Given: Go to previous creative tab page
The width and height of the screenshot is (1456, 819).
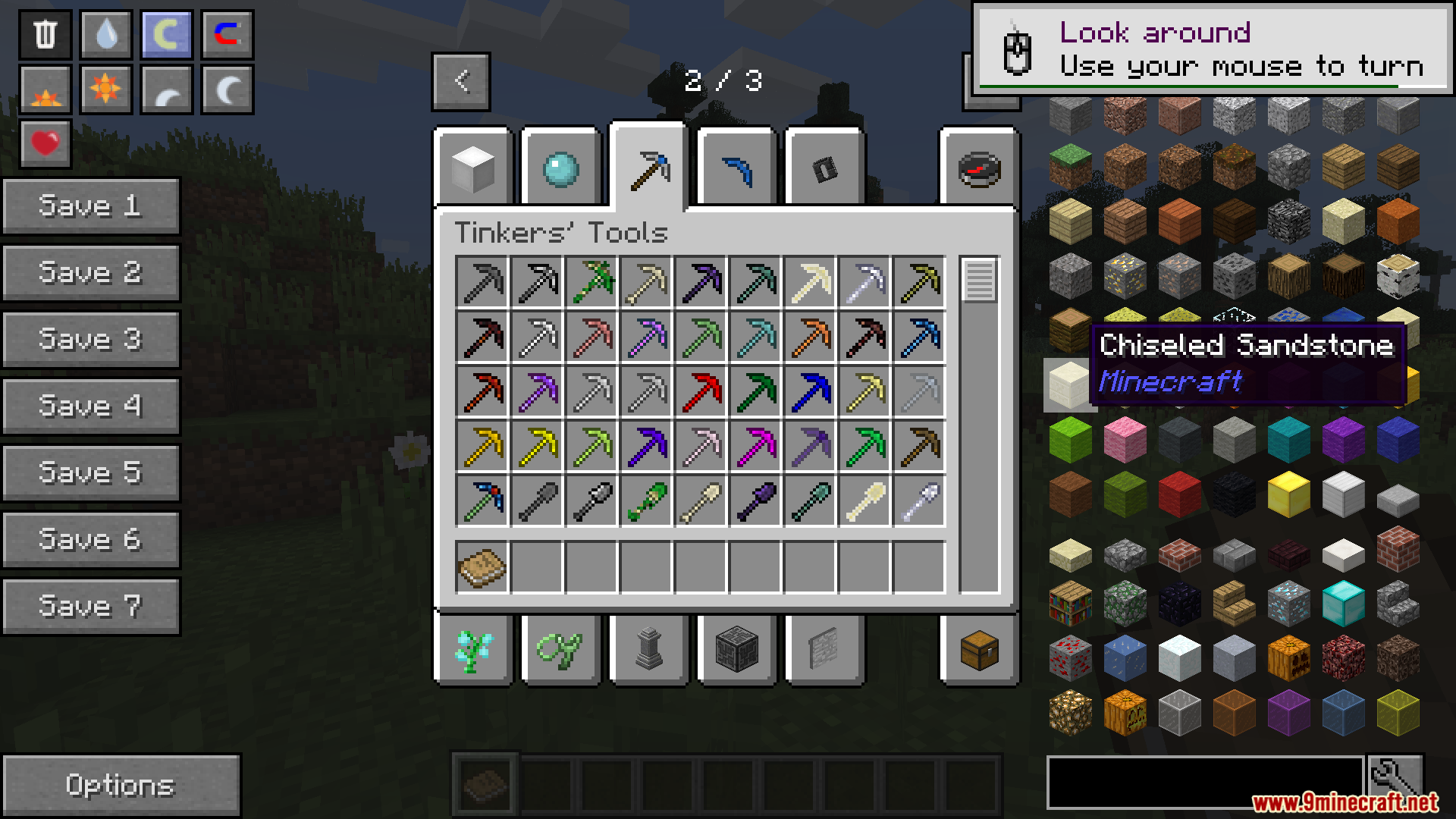Looking at the screenshot, I should 461,81.
